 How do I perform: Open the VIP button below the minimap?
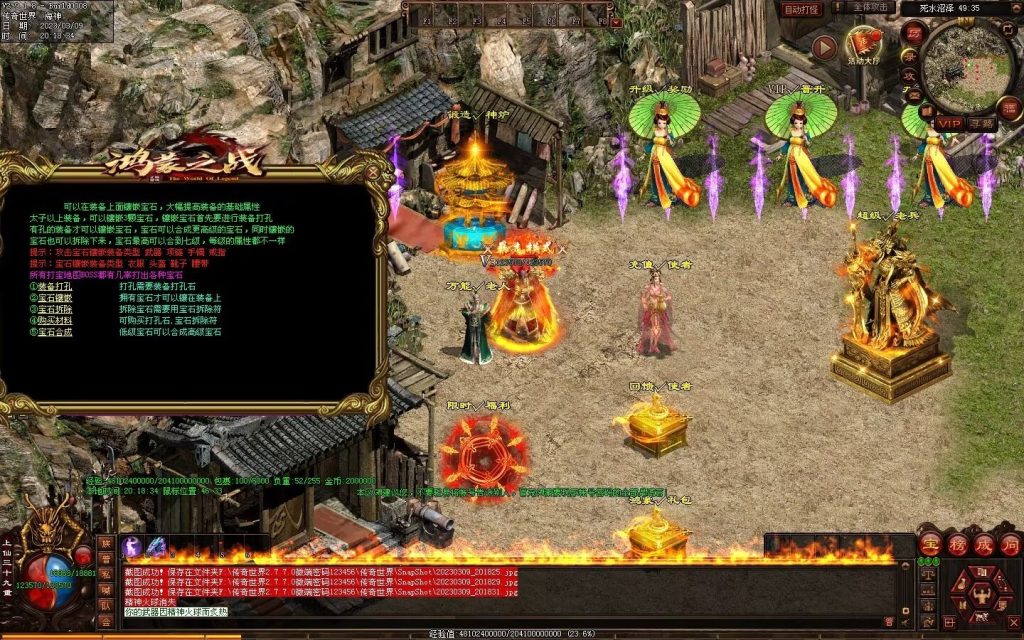tap(948, 123)
